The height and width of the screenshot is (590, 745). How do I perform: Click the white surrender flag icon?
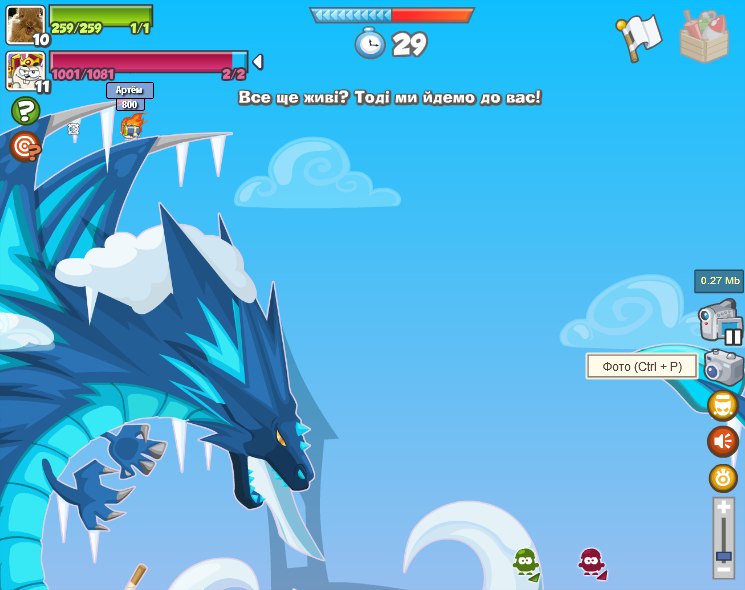coord(640,37)
